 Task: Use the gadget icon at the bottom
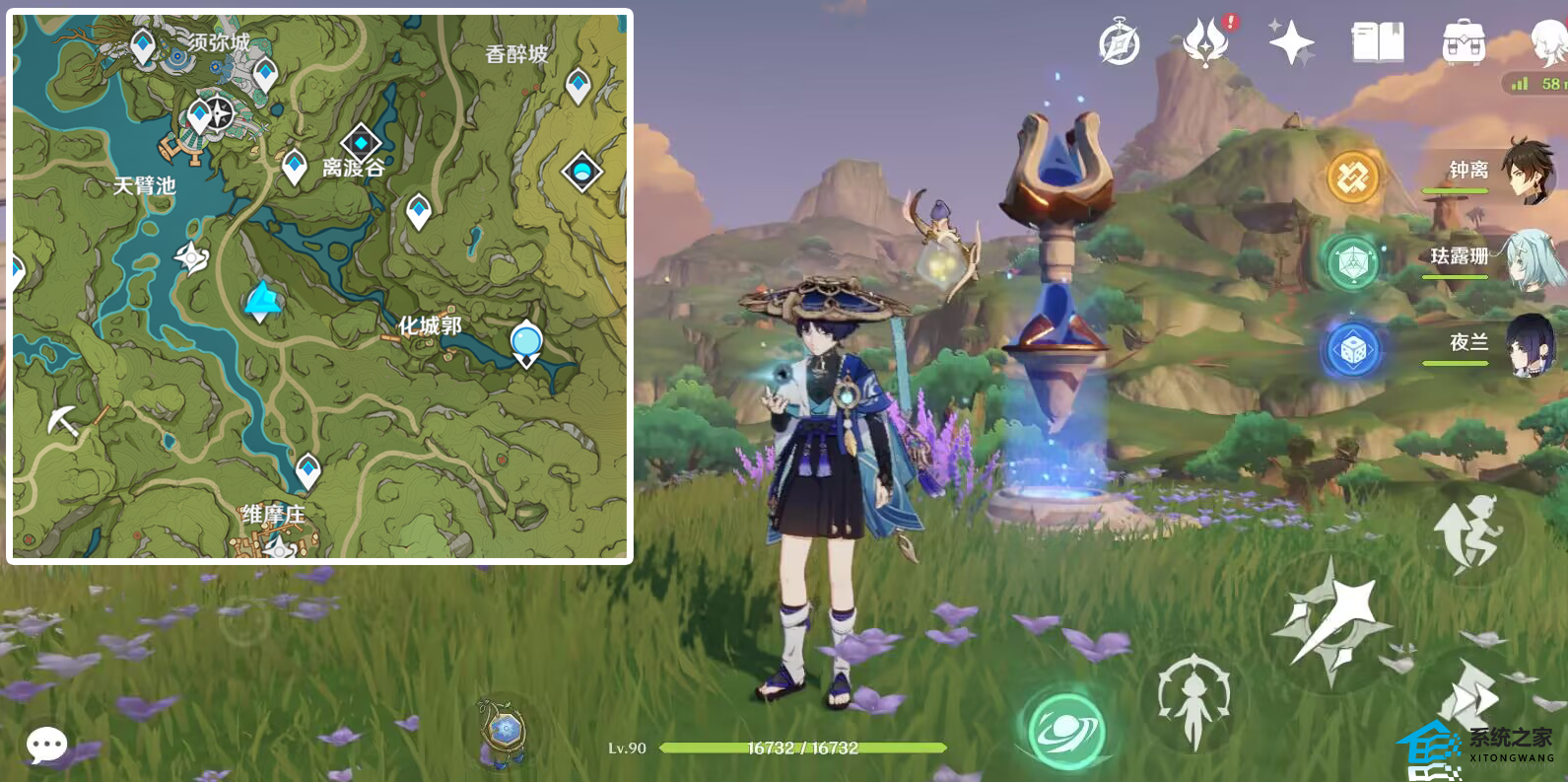coord(504,732)
